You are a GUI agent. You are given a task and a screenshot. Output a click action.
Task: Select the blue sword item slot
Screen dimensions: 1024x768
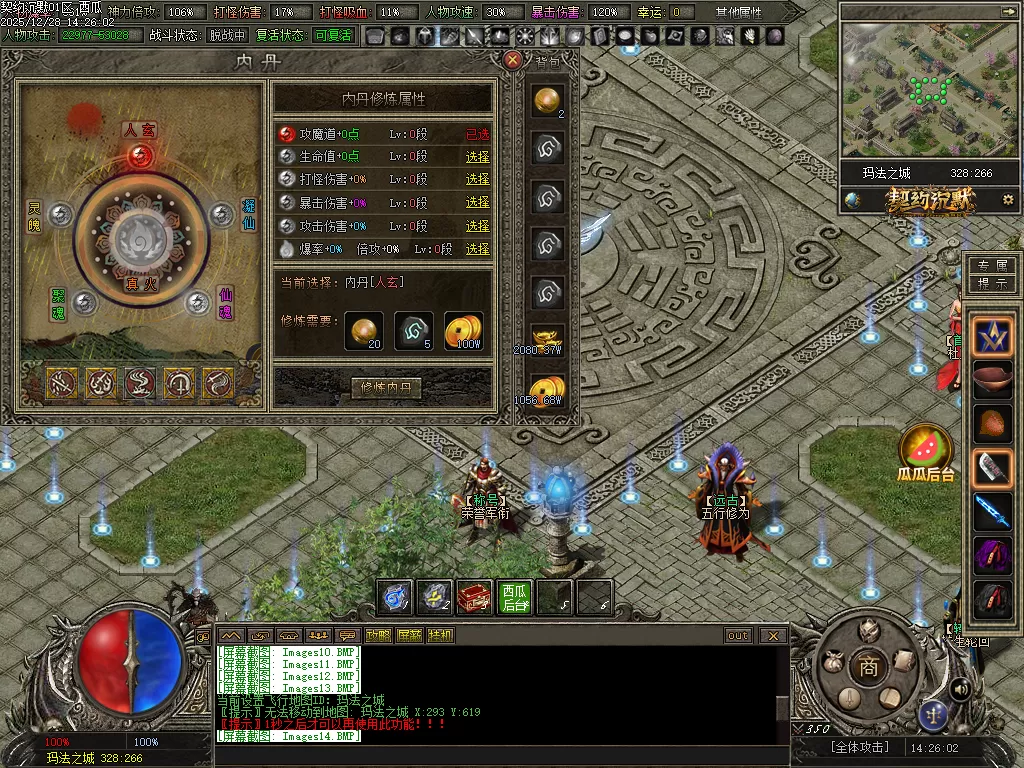pyautogui.click(x=993, y=508)
